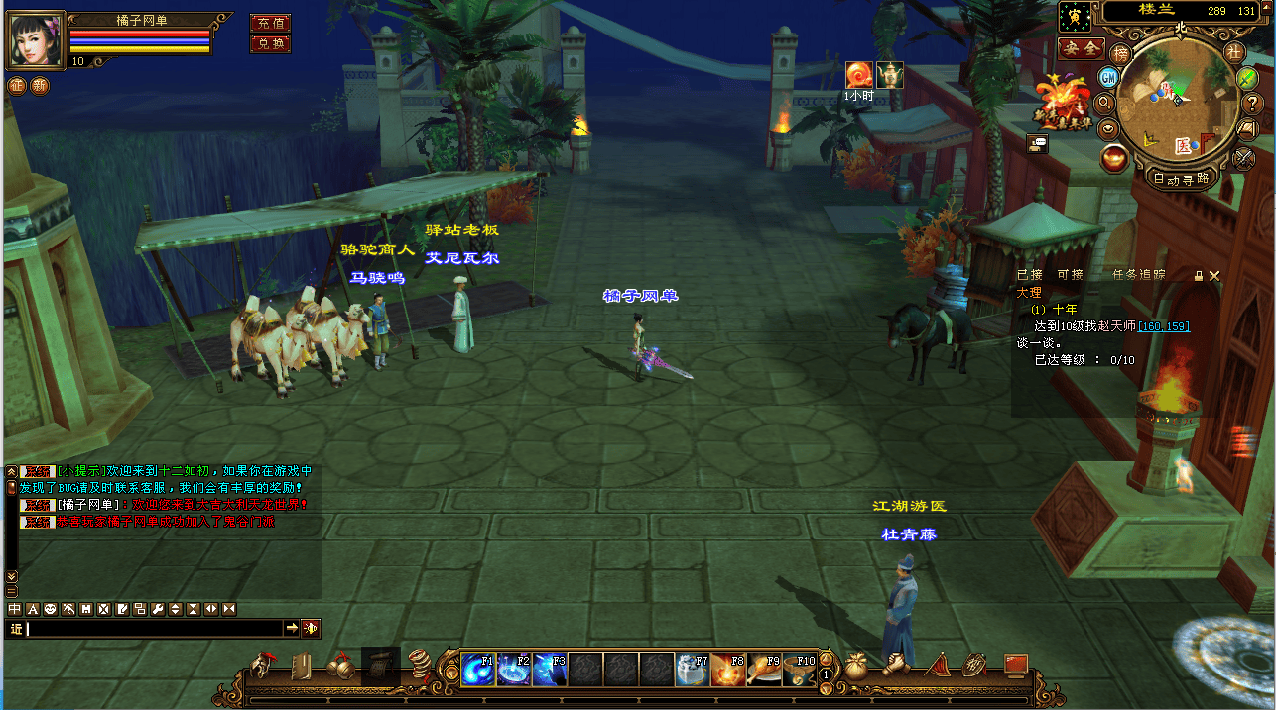Click the 自动寻路 auto-pathfinding button
The width and height of the screenshot is (1276, 710).
(x=1181, y=180)
